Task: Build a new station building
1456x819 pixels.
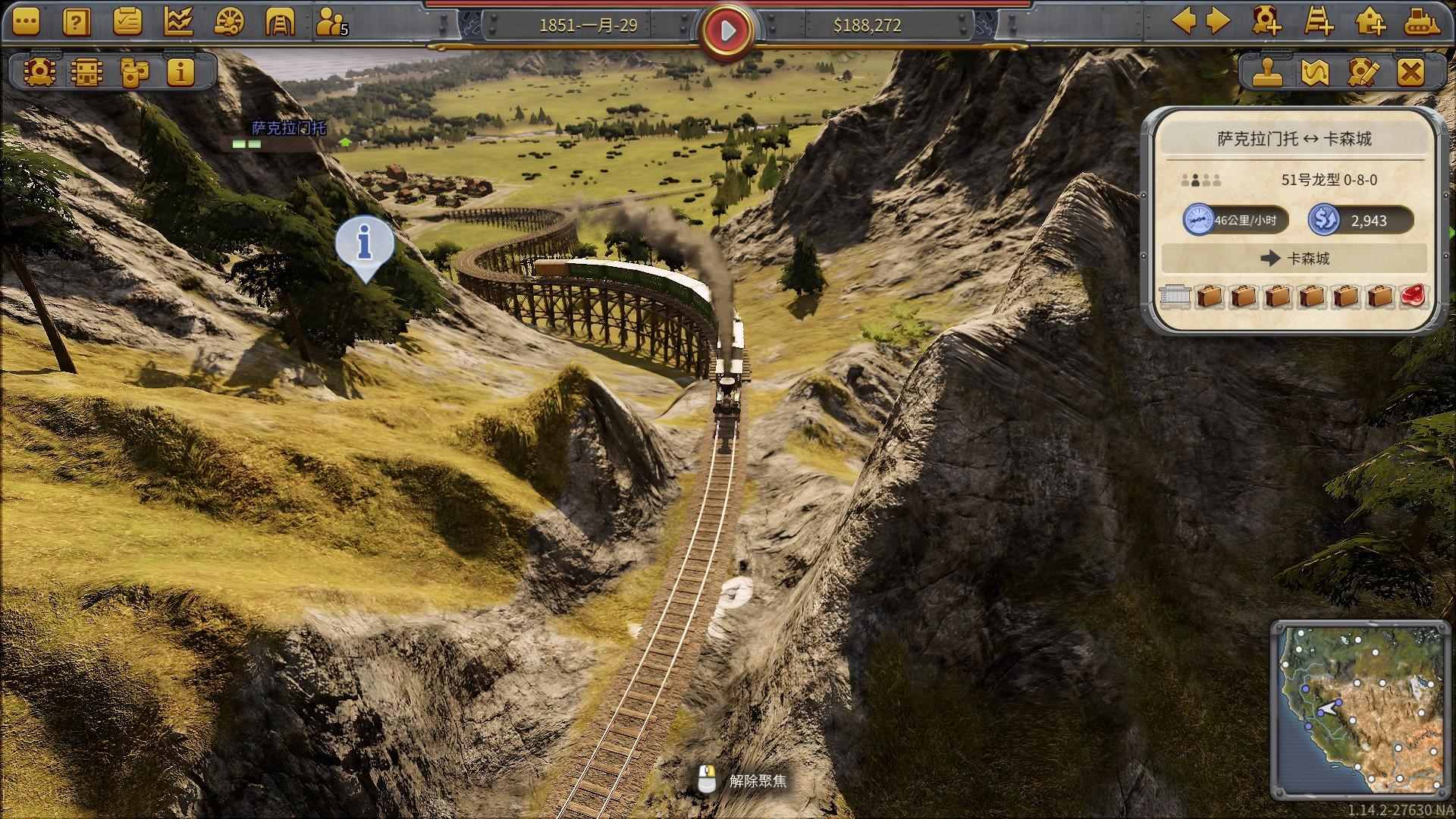Action: [1370, 21]
